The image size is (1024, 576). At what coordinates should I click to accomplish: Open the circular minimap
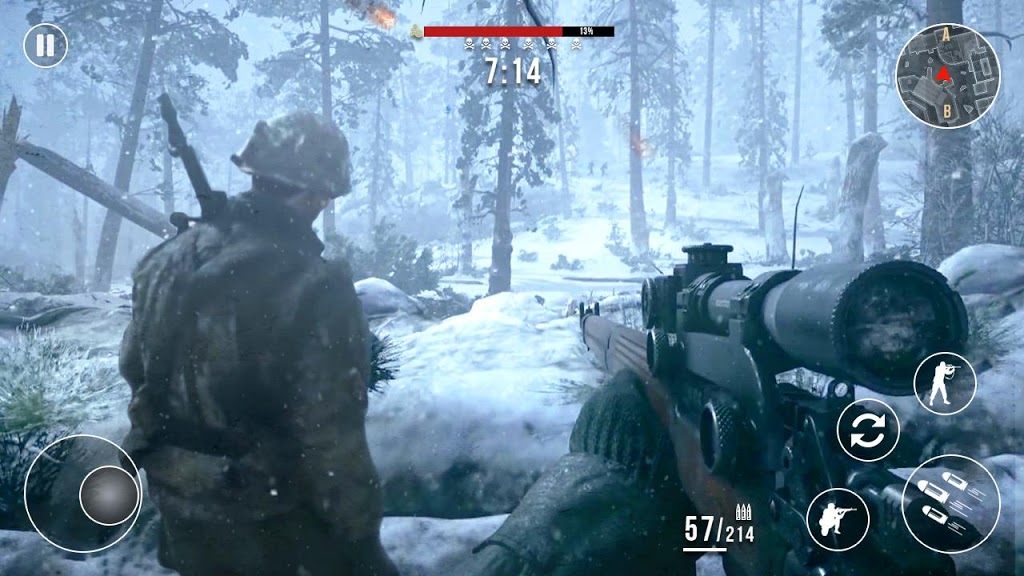tap(947, 76)
